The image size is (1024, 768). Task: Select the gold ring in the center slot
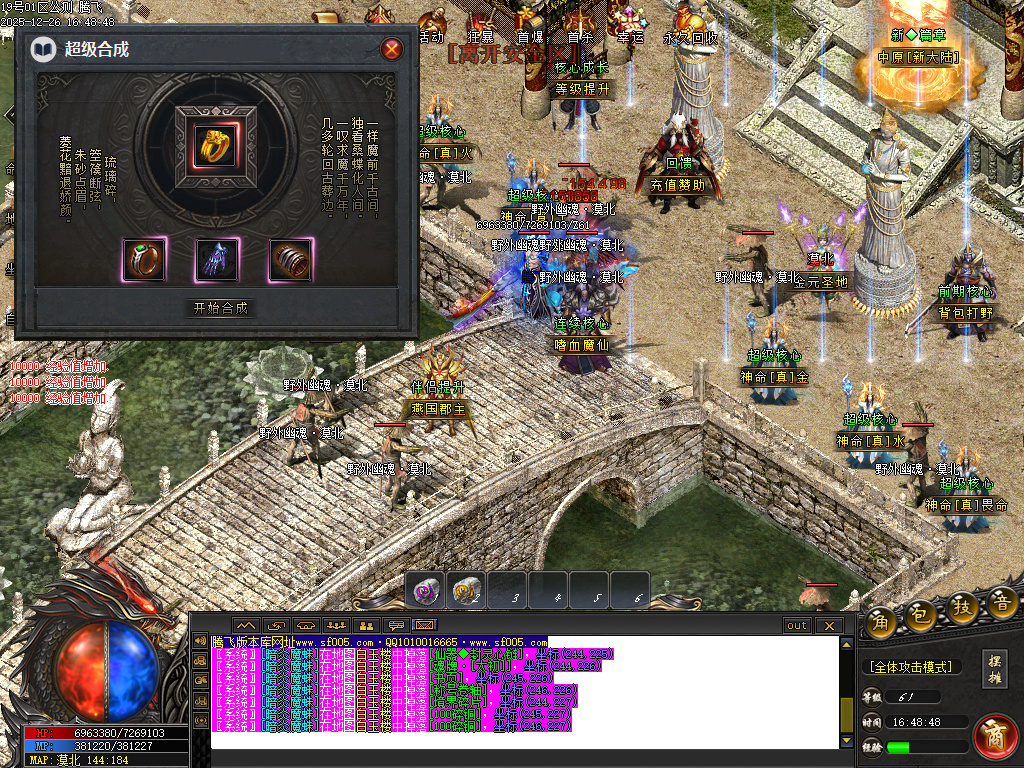pos(215,147)
